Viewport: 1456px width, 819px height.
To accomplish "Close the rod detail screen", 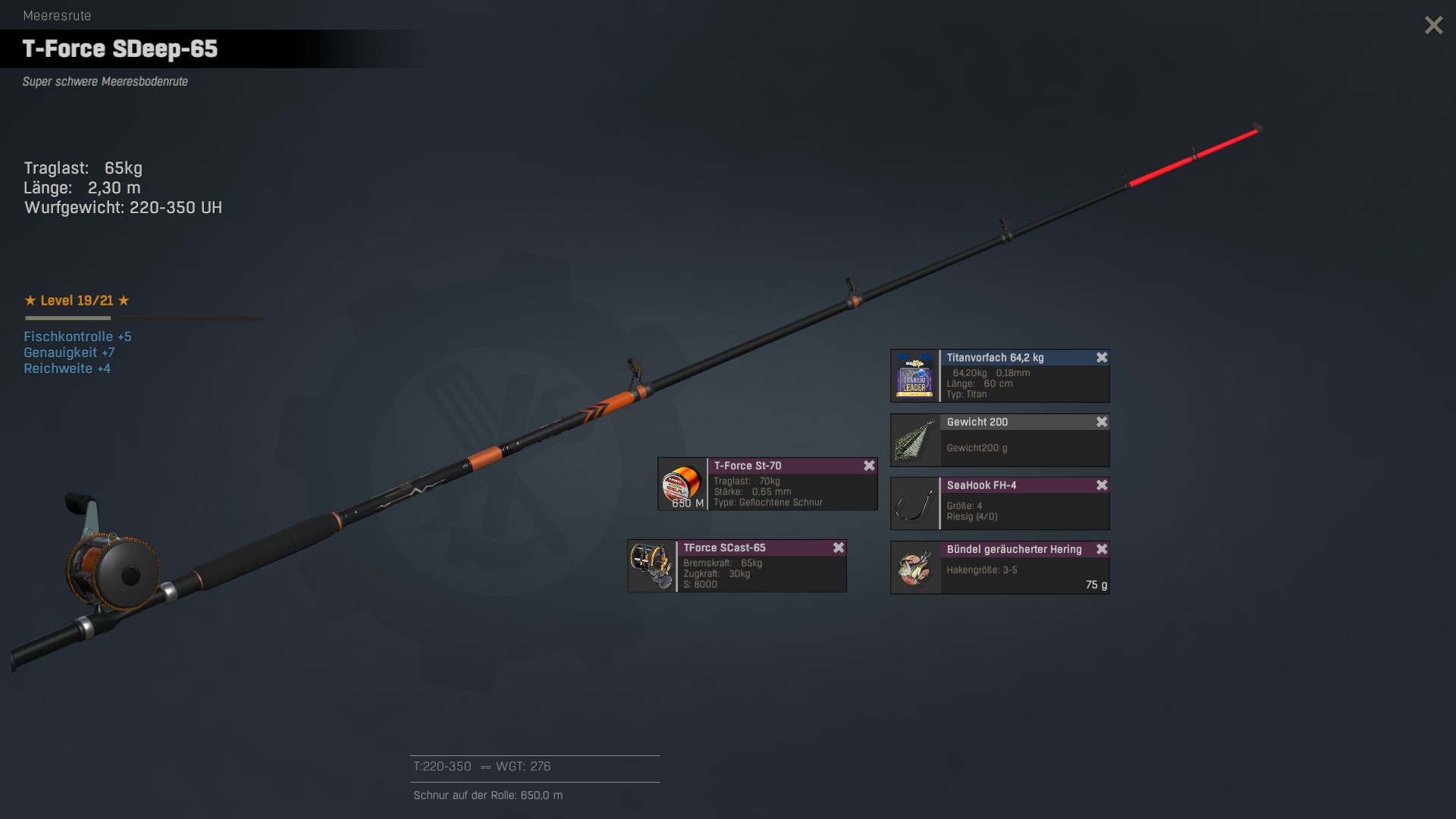I will point(1433,25).
